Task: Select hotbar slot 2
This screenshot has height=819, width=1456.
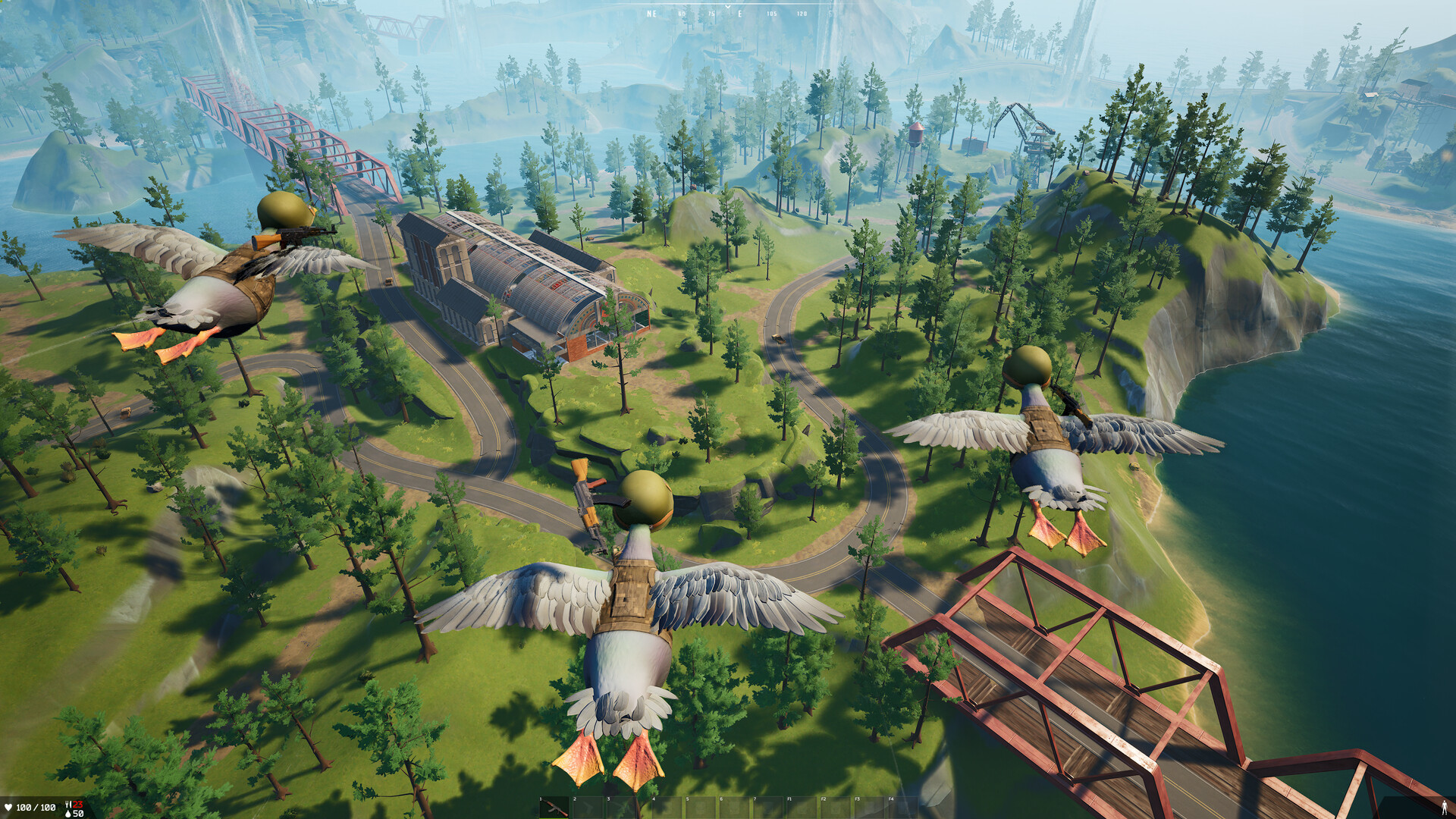Action: (588, 806)
